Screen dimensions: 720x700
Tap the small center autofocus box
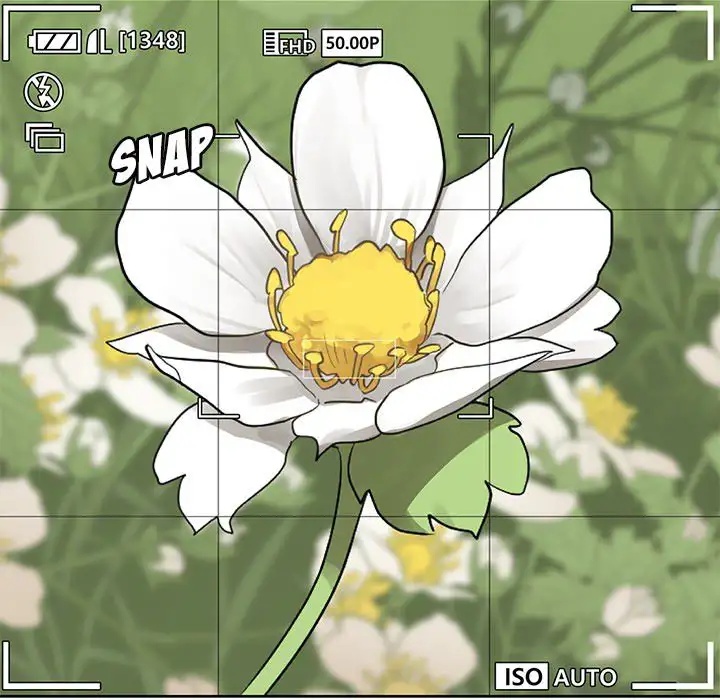coord(350,359)
